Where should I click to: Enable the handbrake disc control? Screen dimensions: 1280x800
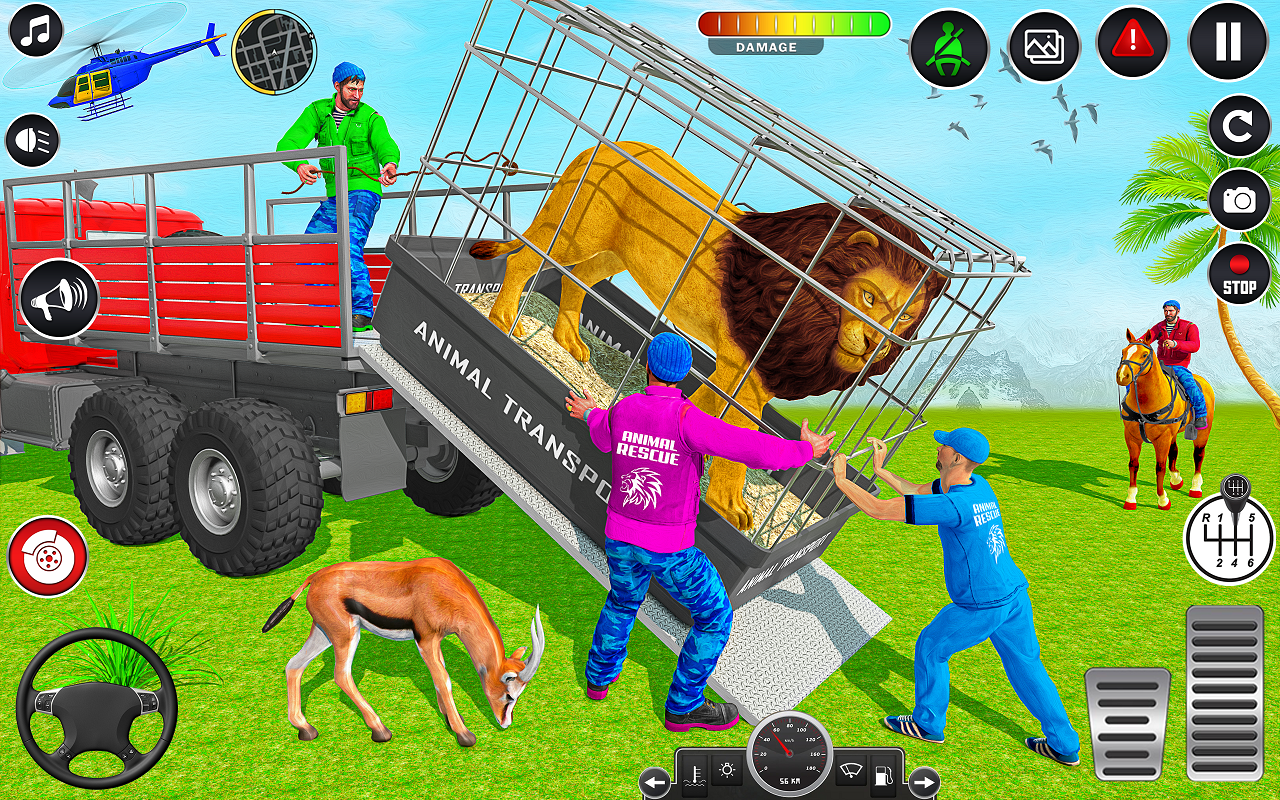click(x=45, y=557)
